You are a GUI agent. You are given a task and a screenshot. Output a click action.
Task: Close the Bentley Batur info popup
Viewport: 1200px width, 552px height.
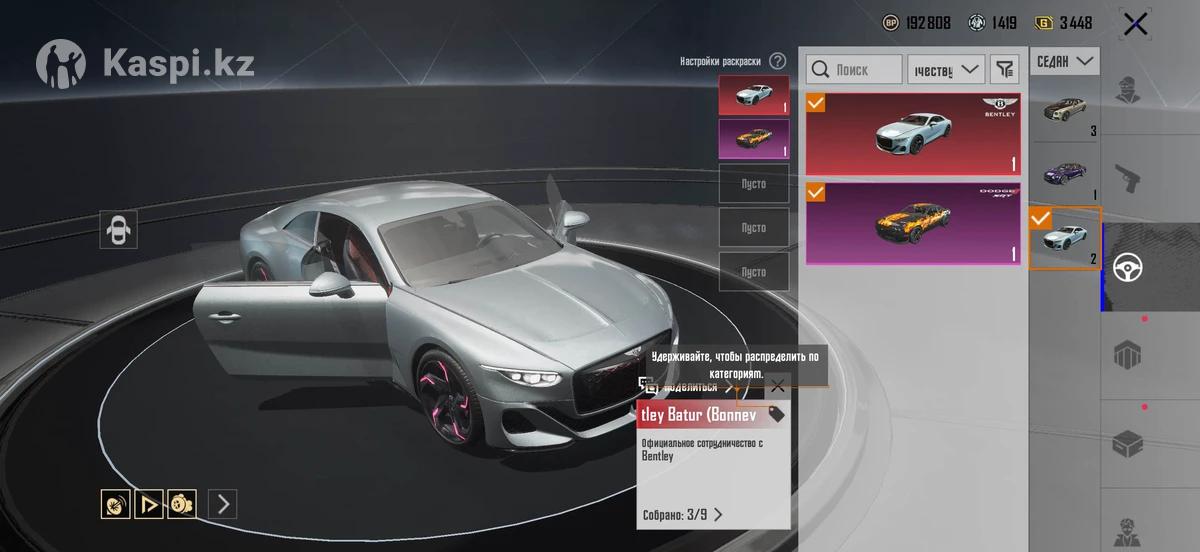coord(777,386)
